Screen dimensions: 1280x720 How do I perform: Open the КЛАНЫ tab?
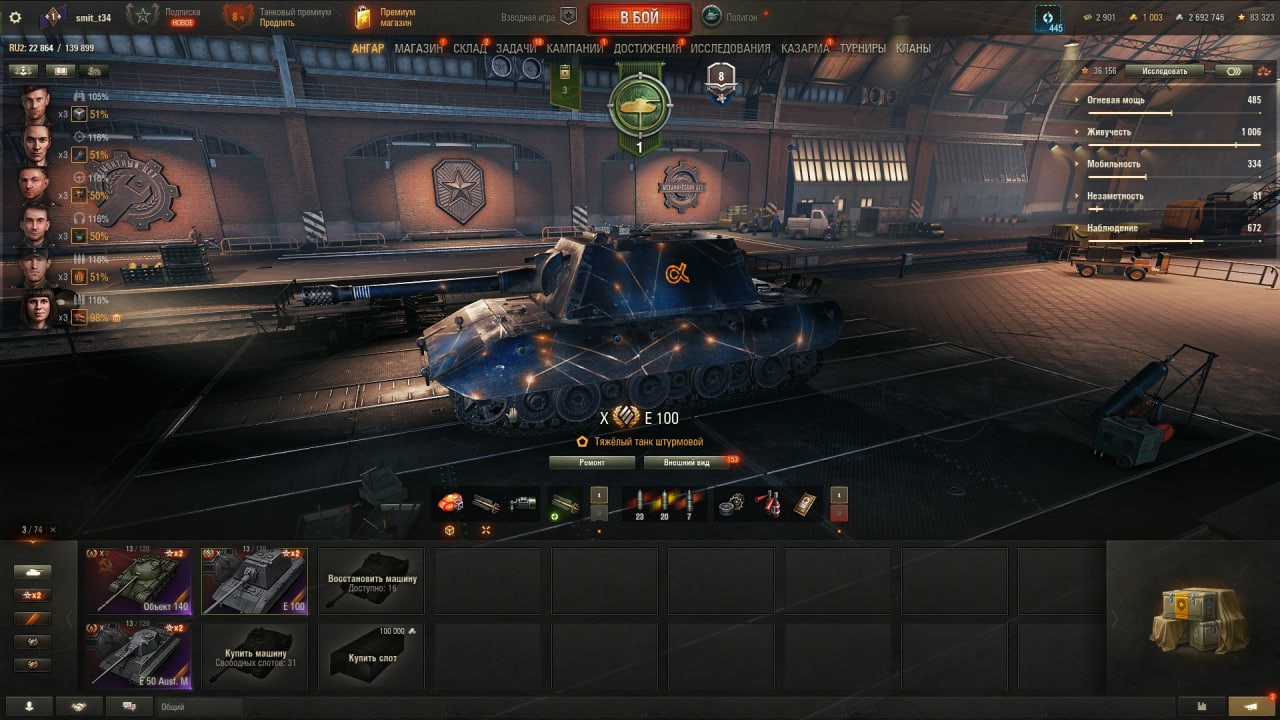click(913, 48)
